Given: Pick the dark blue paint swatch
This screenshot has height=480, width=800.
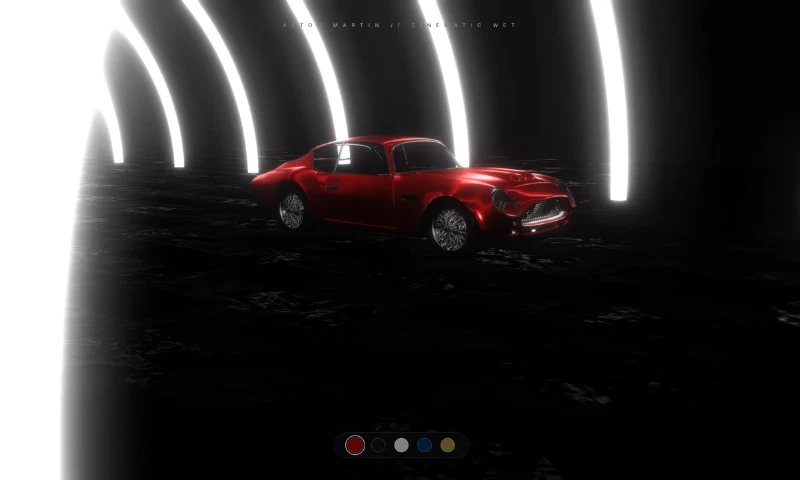Looking at the screenshot, I should pos(425,445).
